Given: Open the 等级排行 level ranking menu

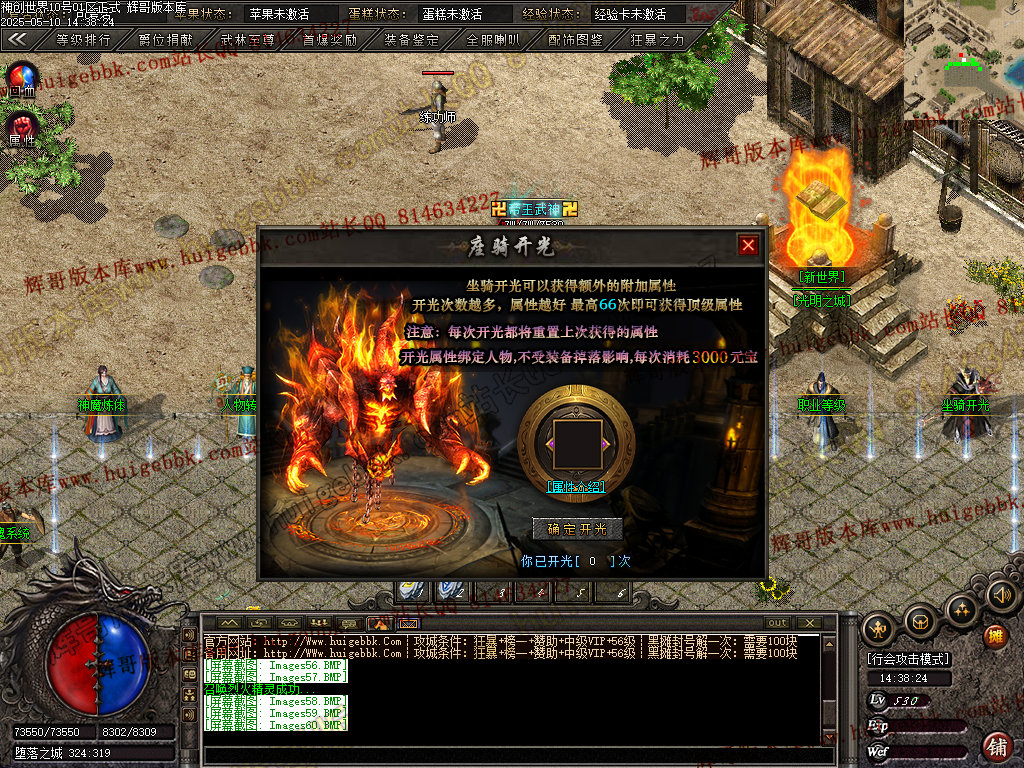Looking at the screenshot, I should [x=83, y=40].
